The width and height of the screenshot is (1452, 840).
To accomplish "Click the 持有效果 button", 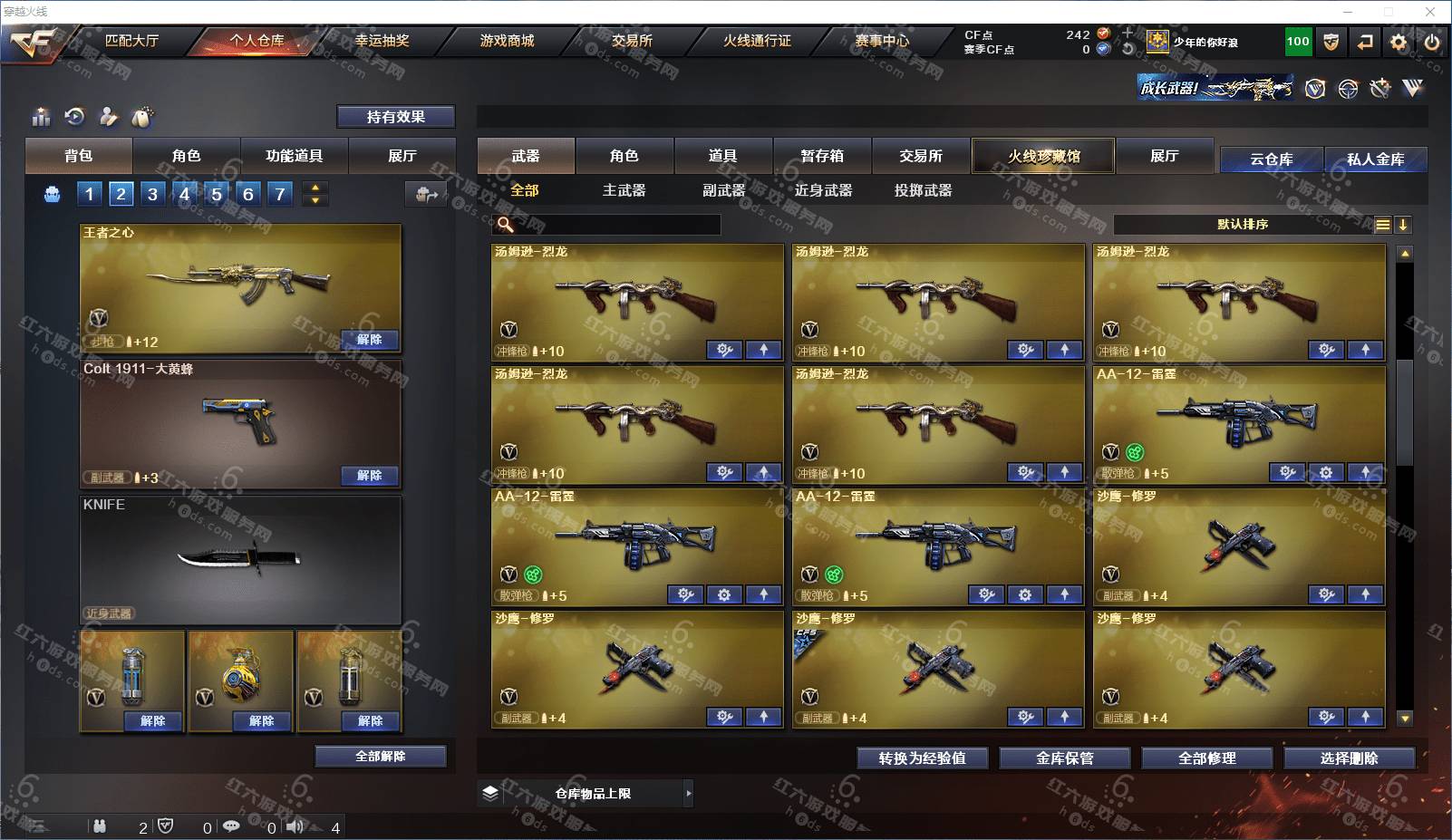I will pos(395,117).
